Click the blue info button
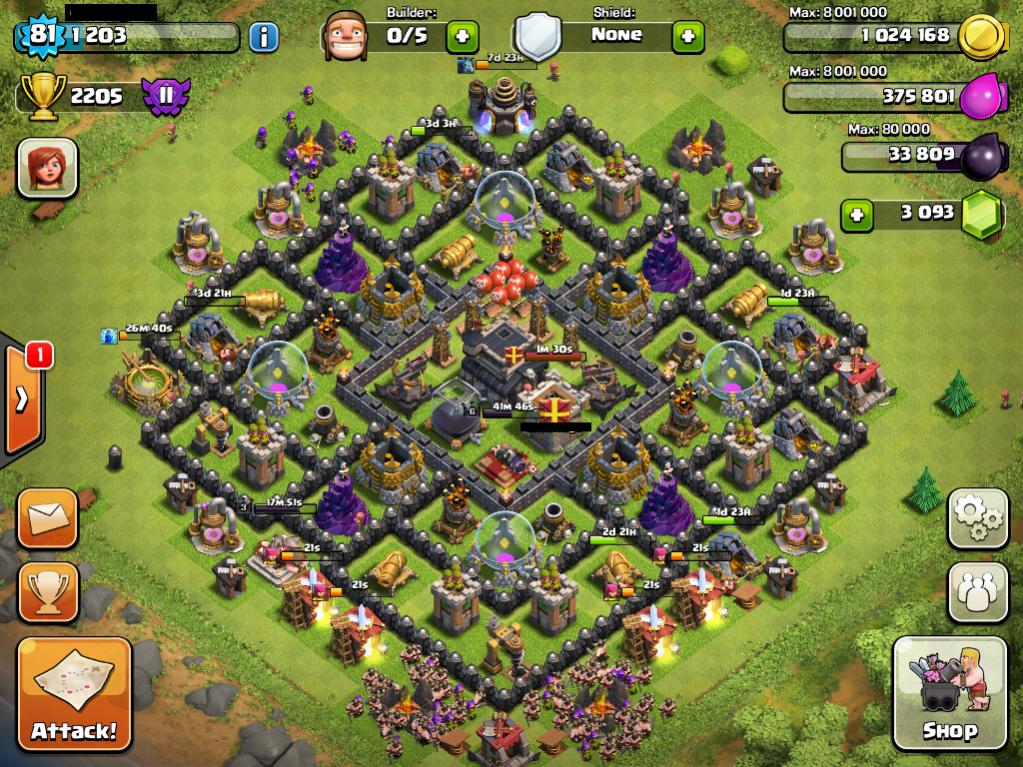The image size is (1023, 767). point(264,38)
